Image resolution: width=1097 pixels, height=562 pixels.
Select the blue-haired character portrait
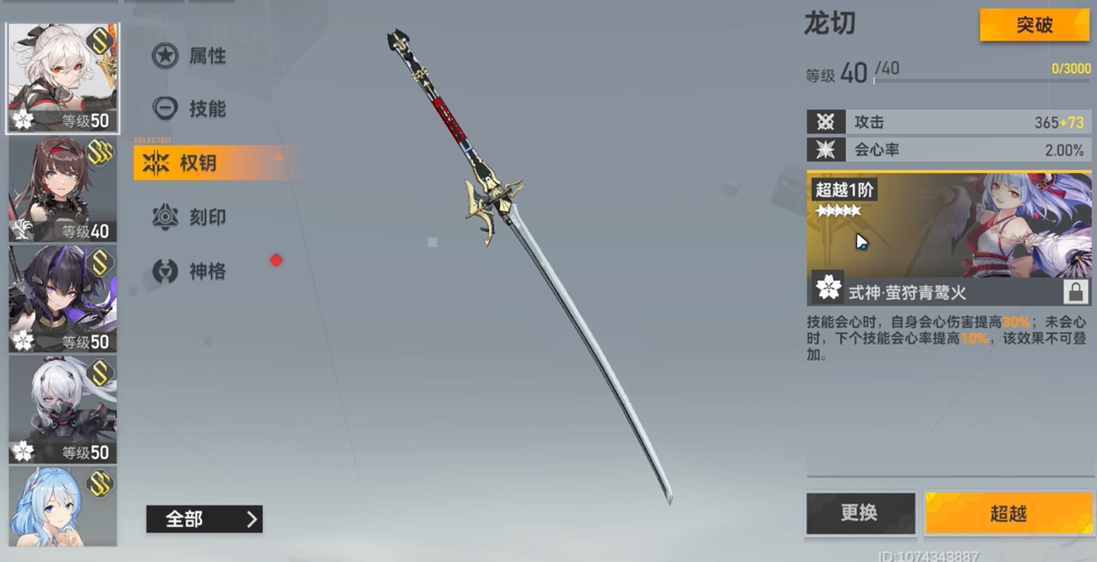pyautogui.click(x=62, y=506)
